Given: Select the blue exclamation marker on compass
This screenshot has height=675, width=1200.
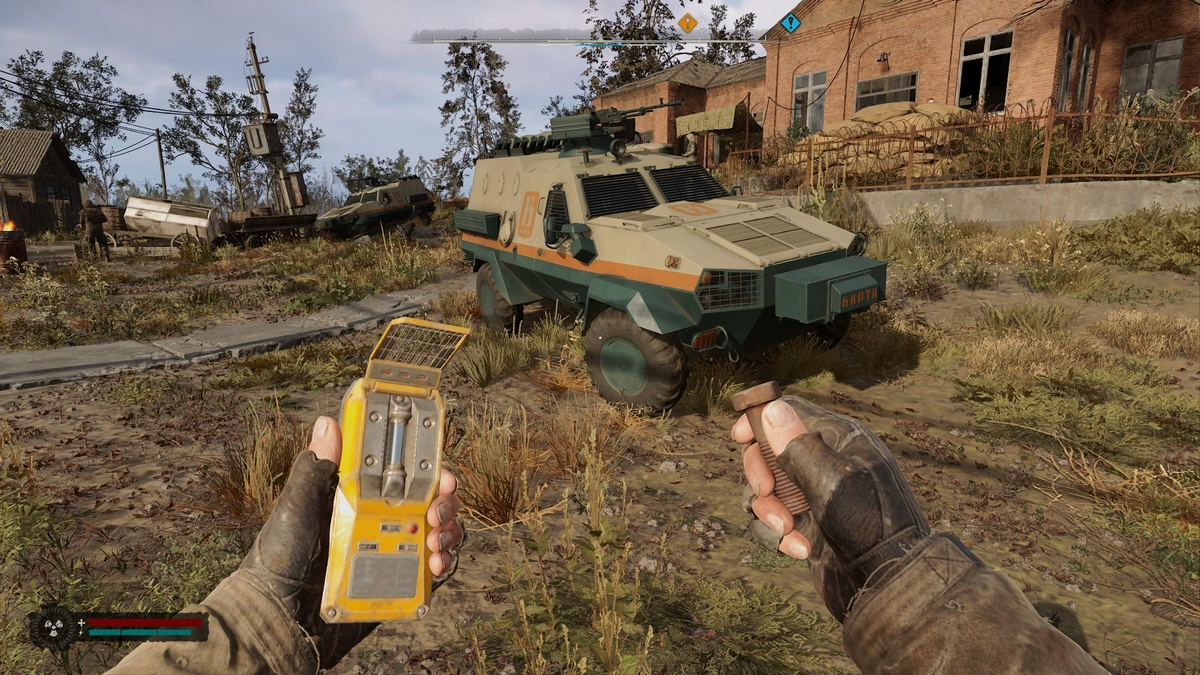Looking at the screenshot, I should [790, 23].
